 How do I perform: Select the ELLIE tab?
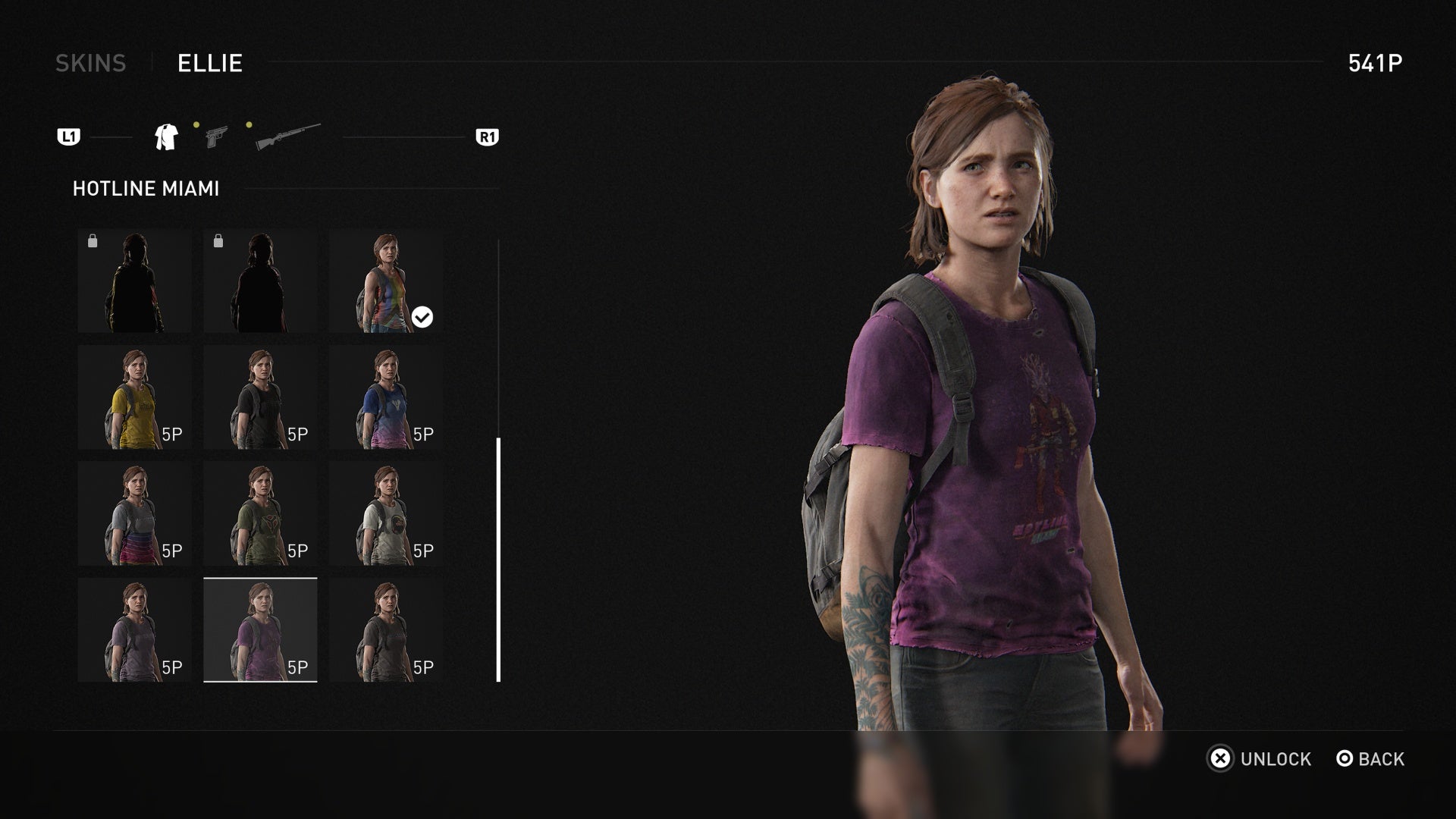(x=209, y=64)
